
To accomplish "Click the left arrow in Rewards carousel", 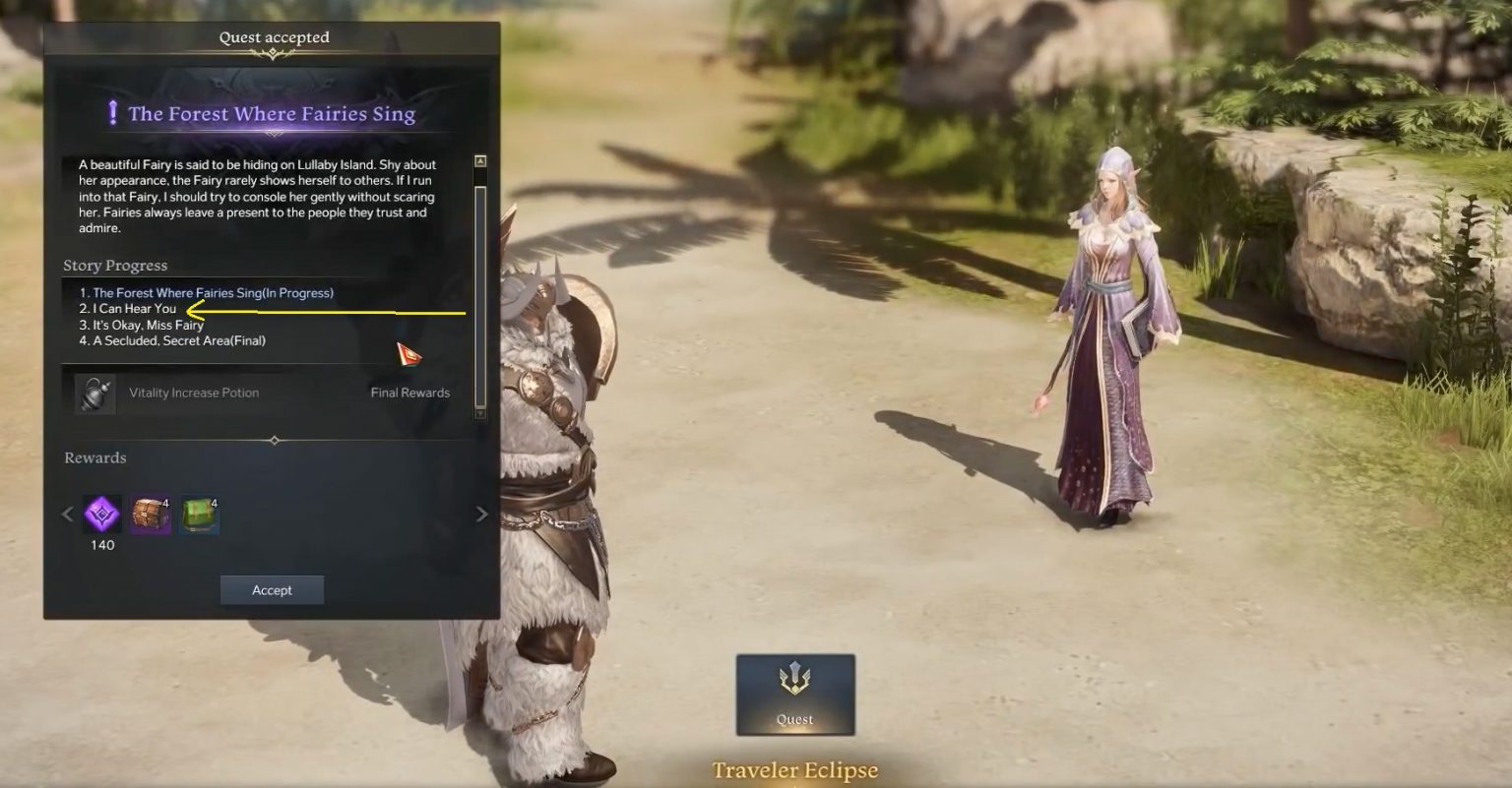I will point(66,514).
